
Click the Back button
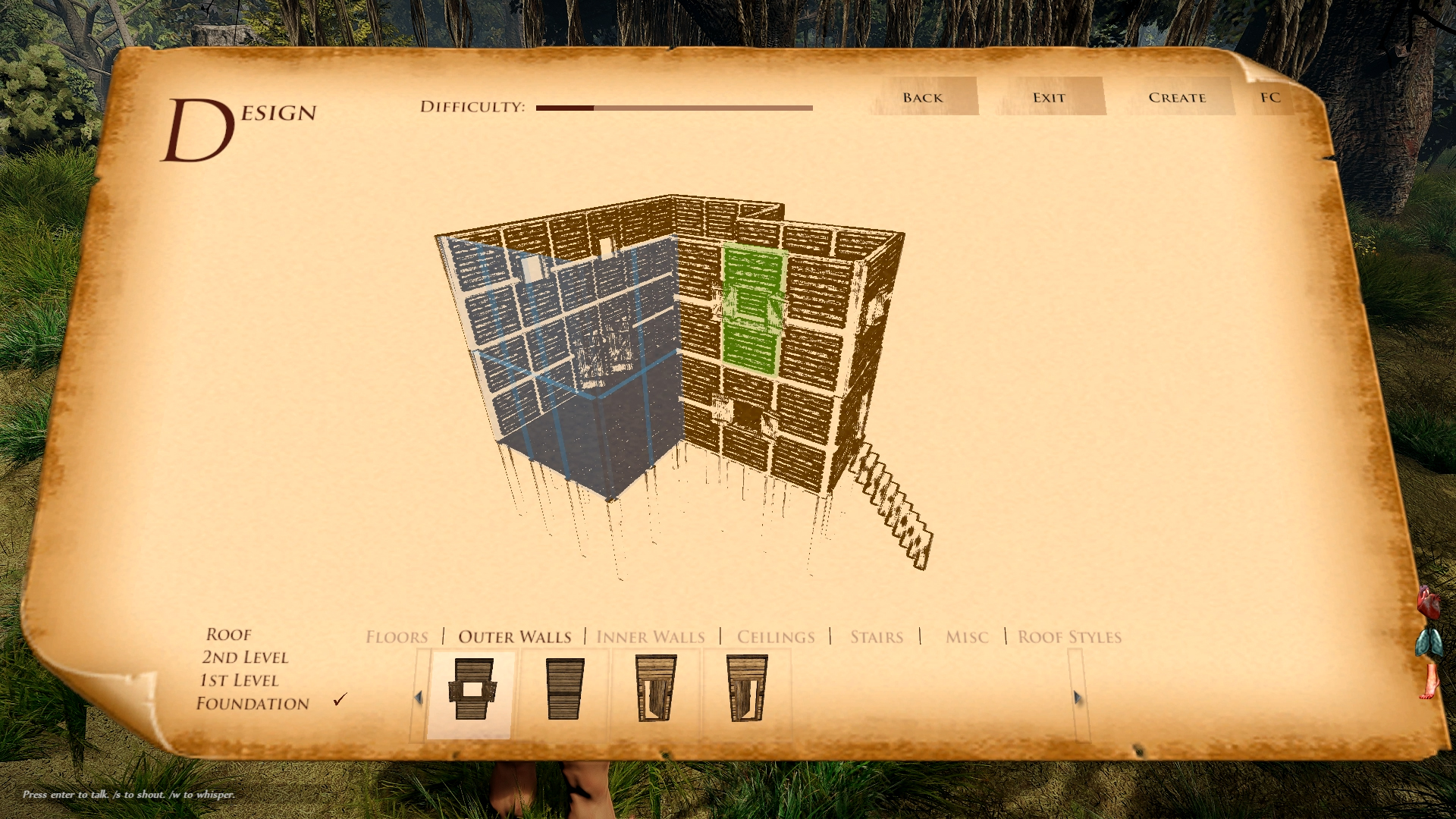pos(921,97)
